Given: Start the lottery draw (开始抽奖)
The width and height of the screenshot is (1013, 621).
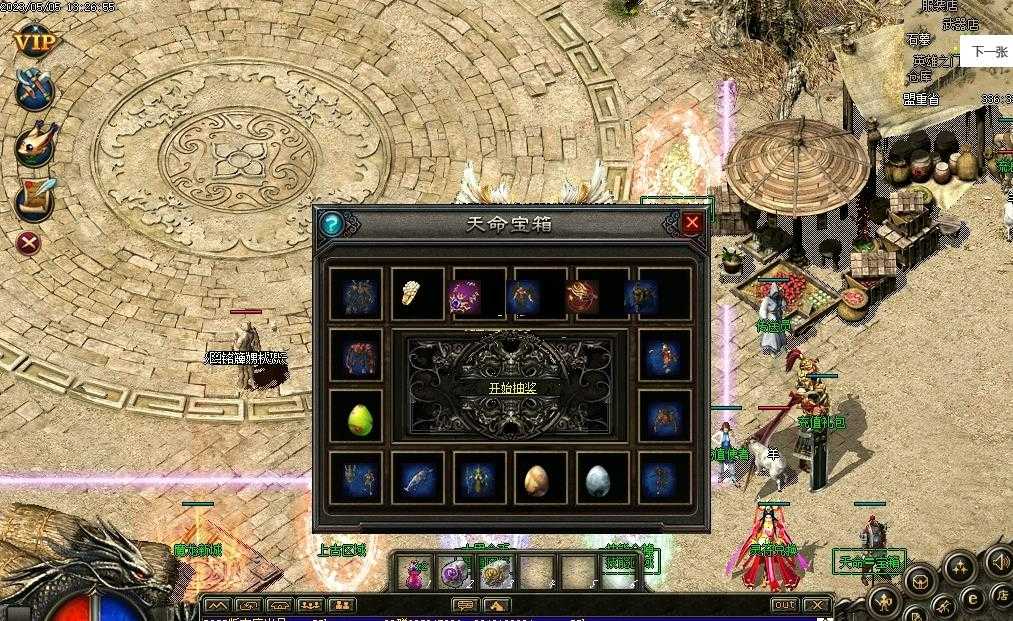Looking at the screenshot, I should (x=512, y=388).
